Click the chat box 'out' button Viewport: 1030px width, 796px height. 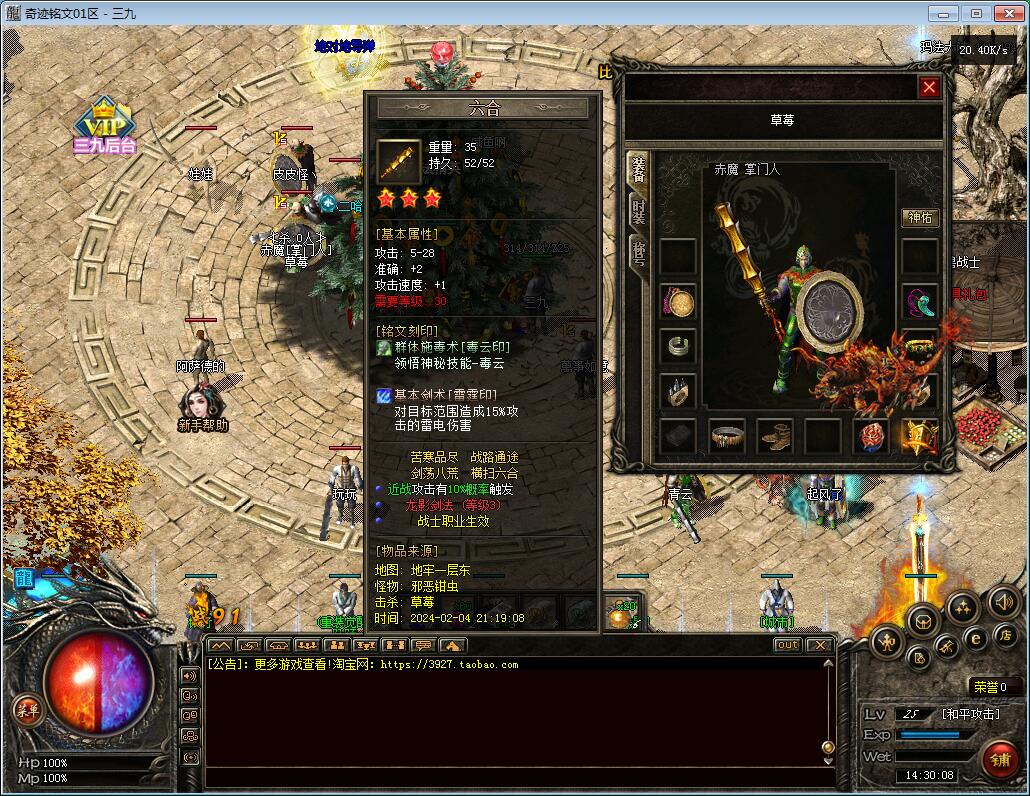[x=787, y=645]
